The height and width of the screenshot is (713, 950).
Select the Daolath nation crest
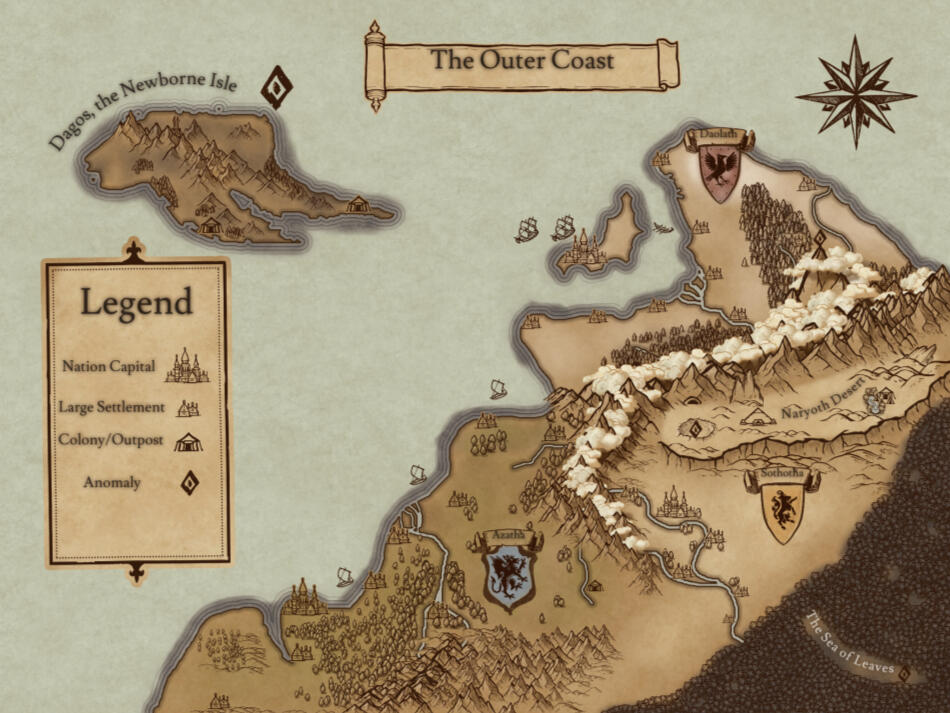(x=720, y=172)
